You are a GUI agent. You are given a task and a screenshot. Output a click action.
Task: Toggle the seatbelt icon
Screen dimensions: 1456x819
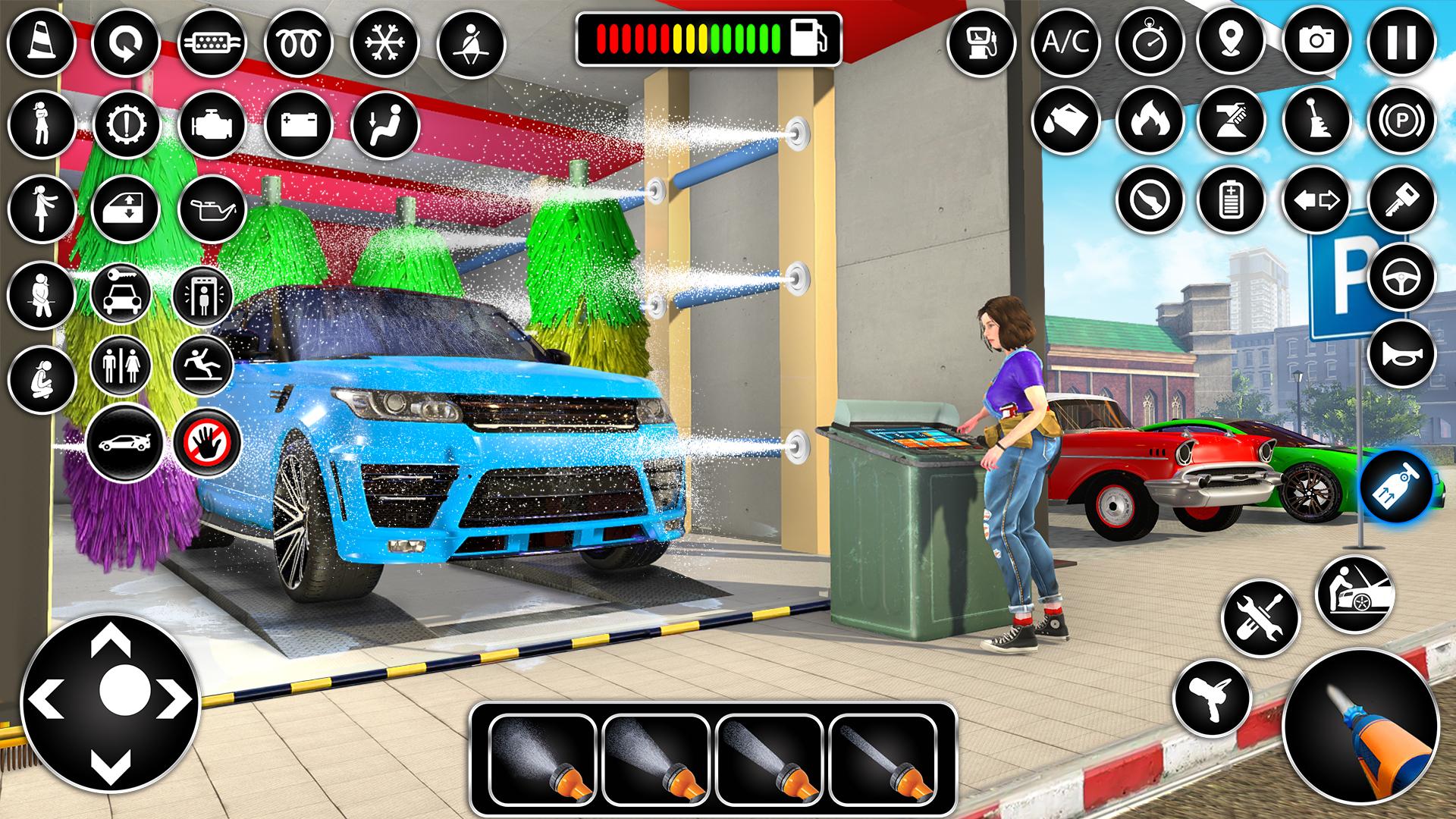472,41
